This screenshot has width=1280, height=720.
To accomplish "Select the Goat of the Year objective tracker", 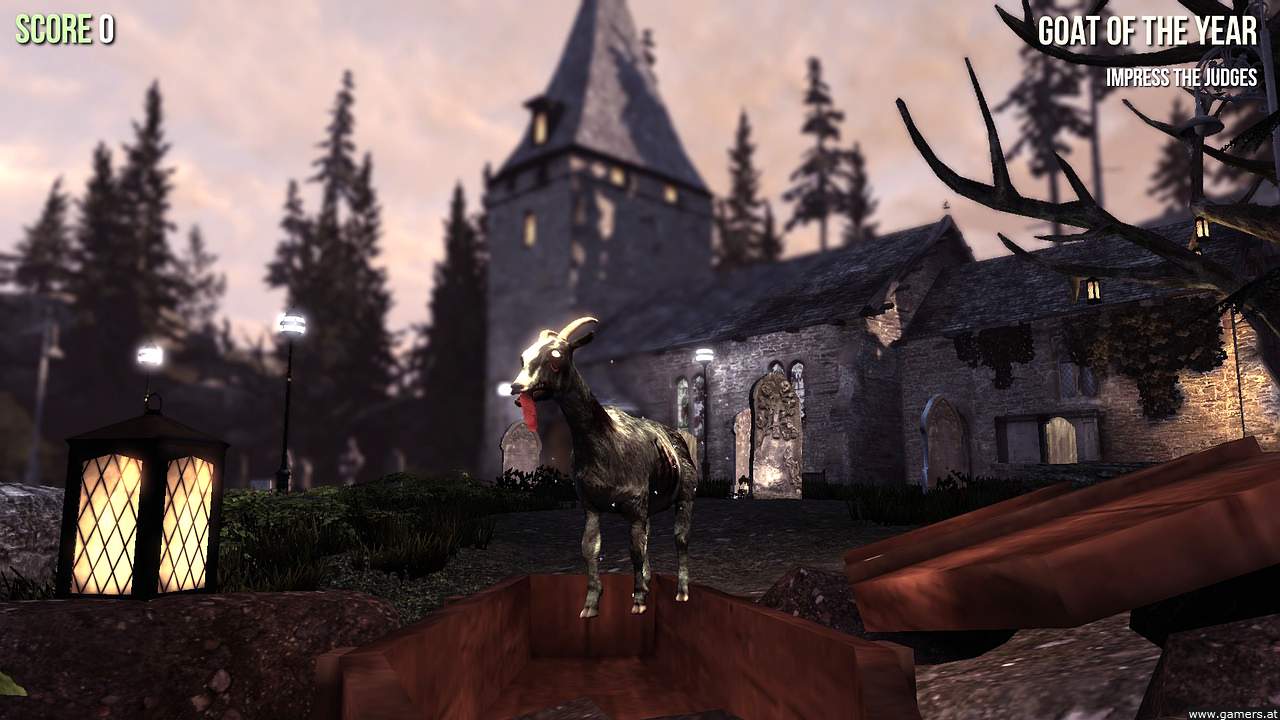I will tap(1147, 33).
